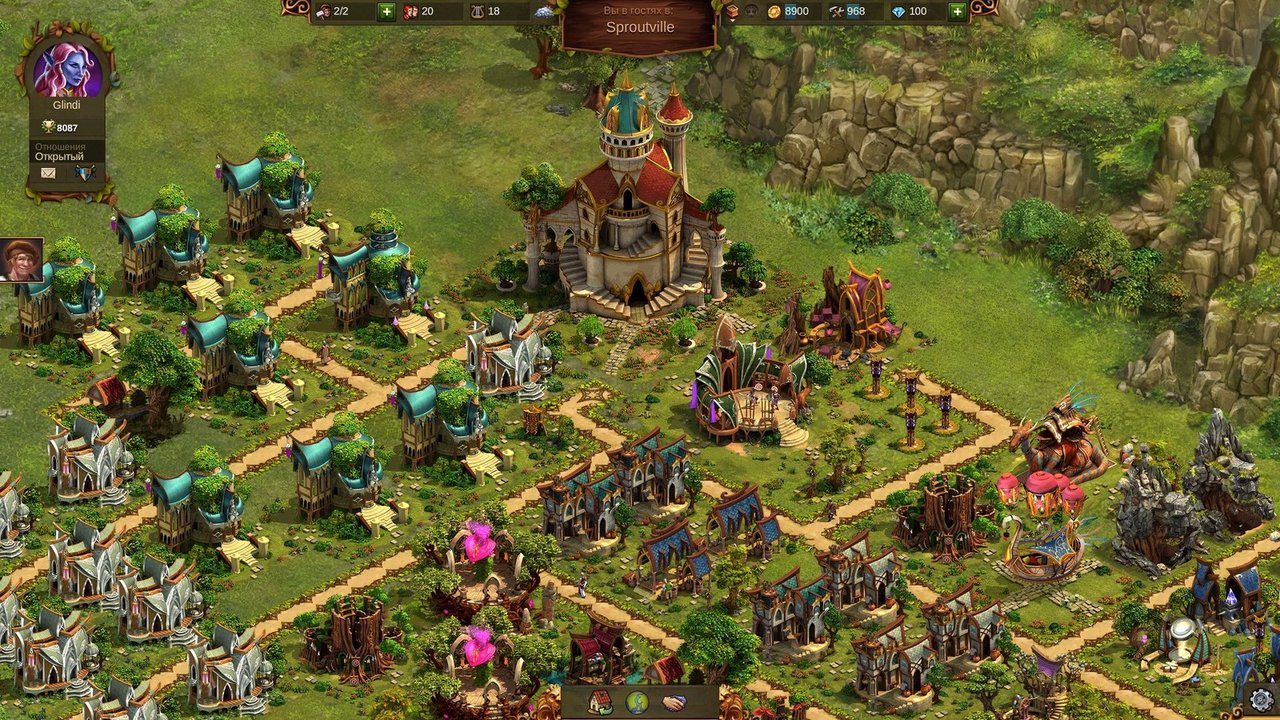This screenshot has height=720, width=1280.
Task: Add diamonds with the green plus button
Action: click(957, 12)
